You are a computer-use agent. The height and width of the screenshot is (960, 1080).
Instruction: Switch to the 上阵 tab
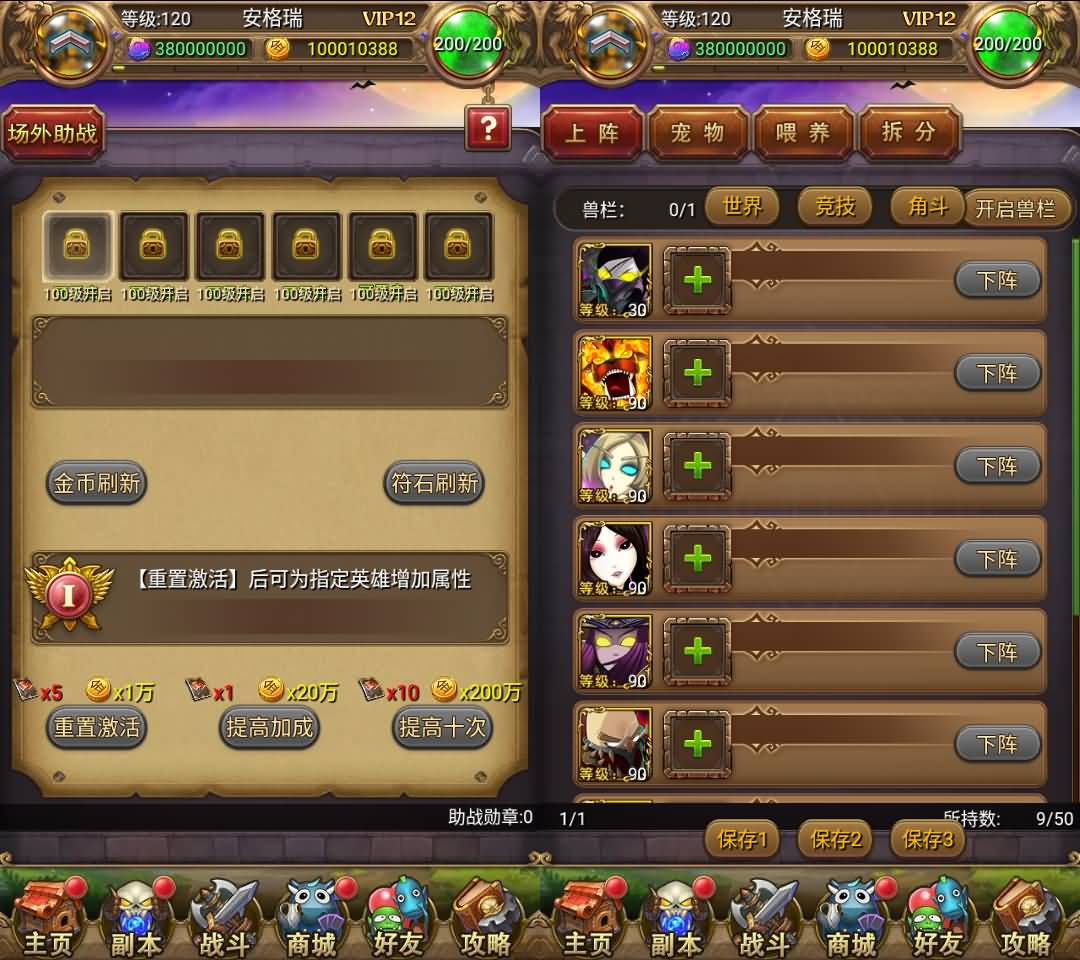tap(592, 133)
